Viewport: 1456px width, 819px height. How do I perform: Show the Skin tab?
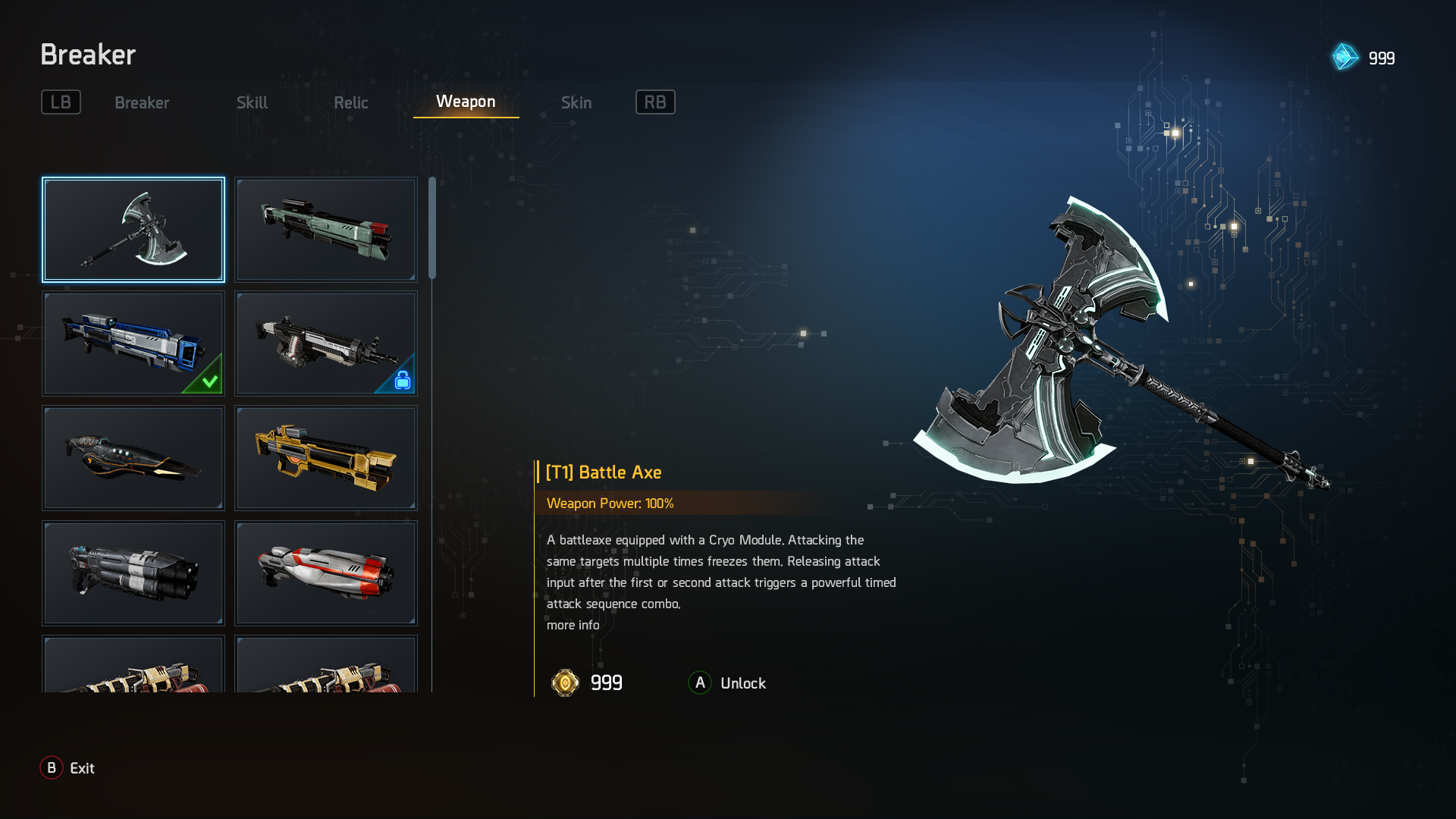(x=576, y=102)
